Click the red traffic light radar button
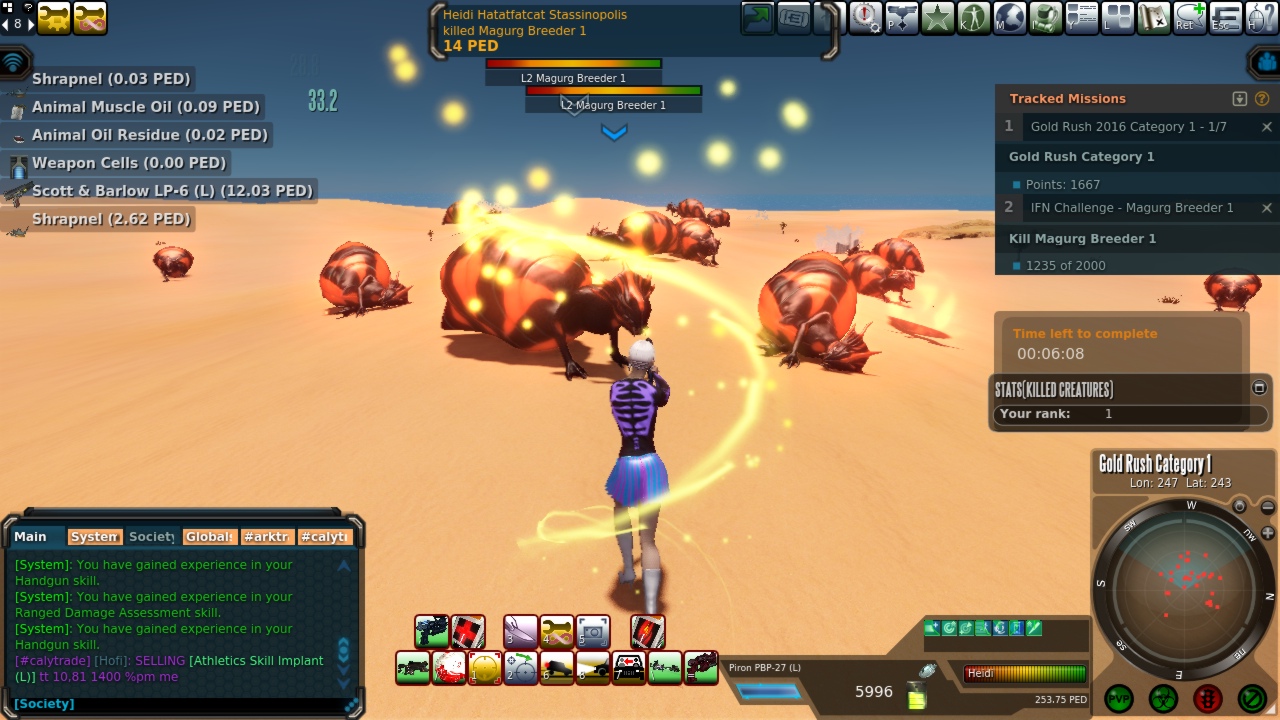Screen dimensions: 1280x720 click(x=1207, y=697)
